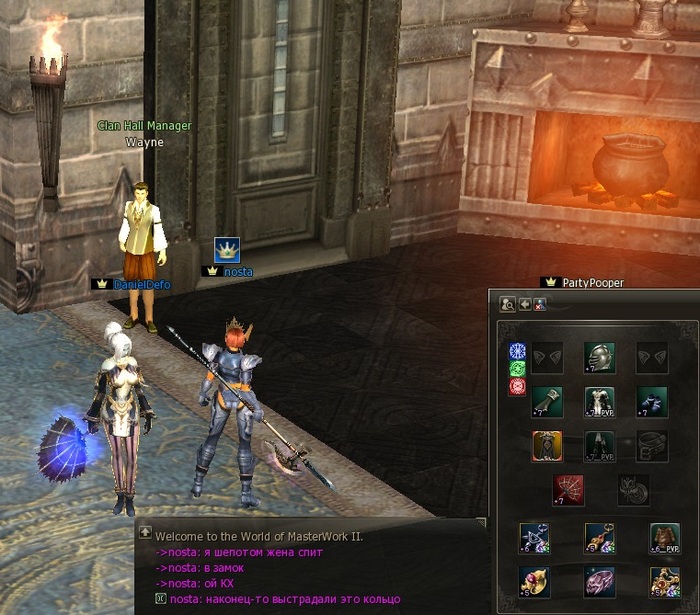Select the cloak slot with orange border
700x615 pixels.
click(546, 446)
